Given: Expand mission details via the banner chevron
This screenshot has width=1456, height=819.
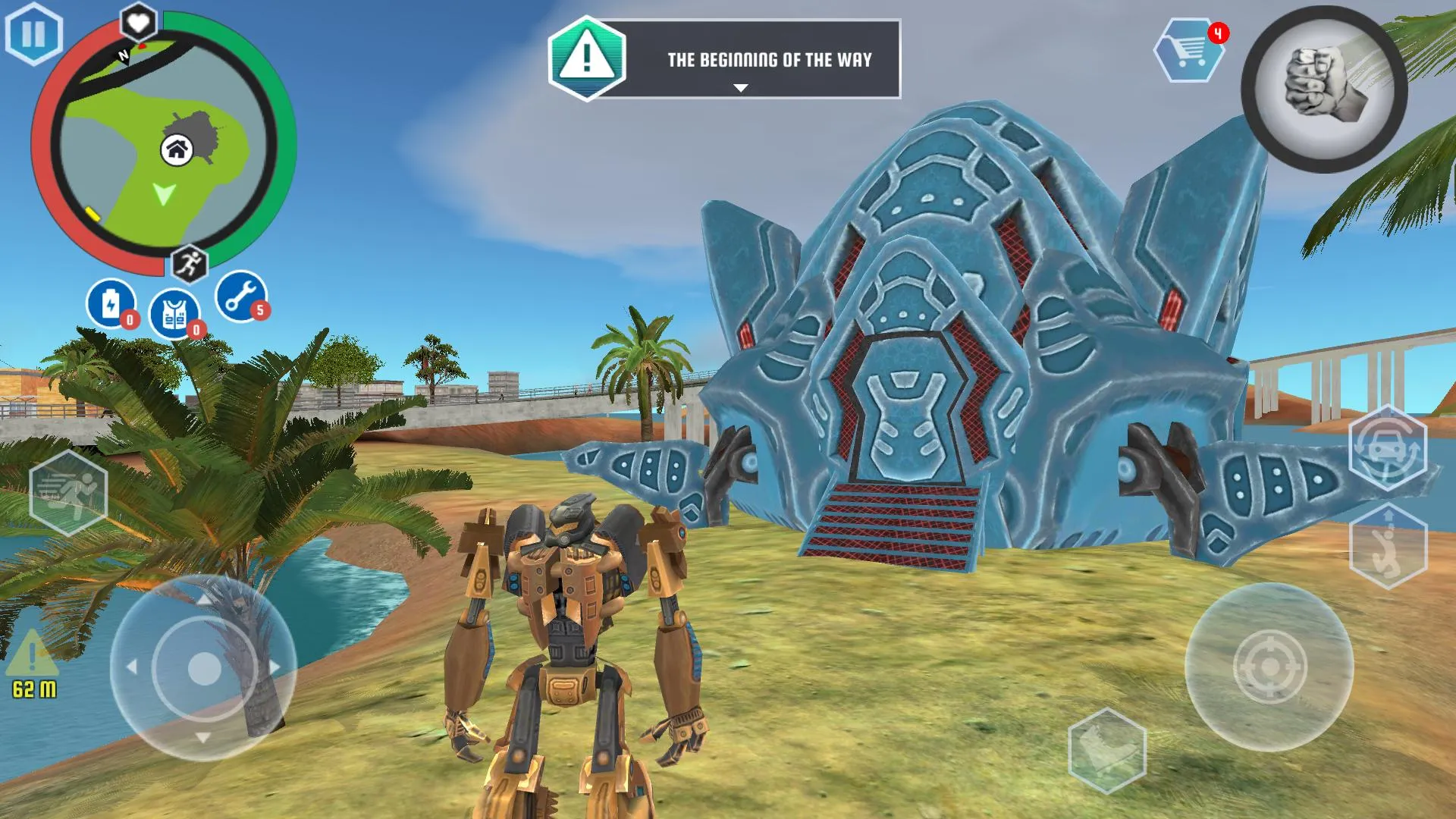Looking at the screenshot, I should click(739, 87).
